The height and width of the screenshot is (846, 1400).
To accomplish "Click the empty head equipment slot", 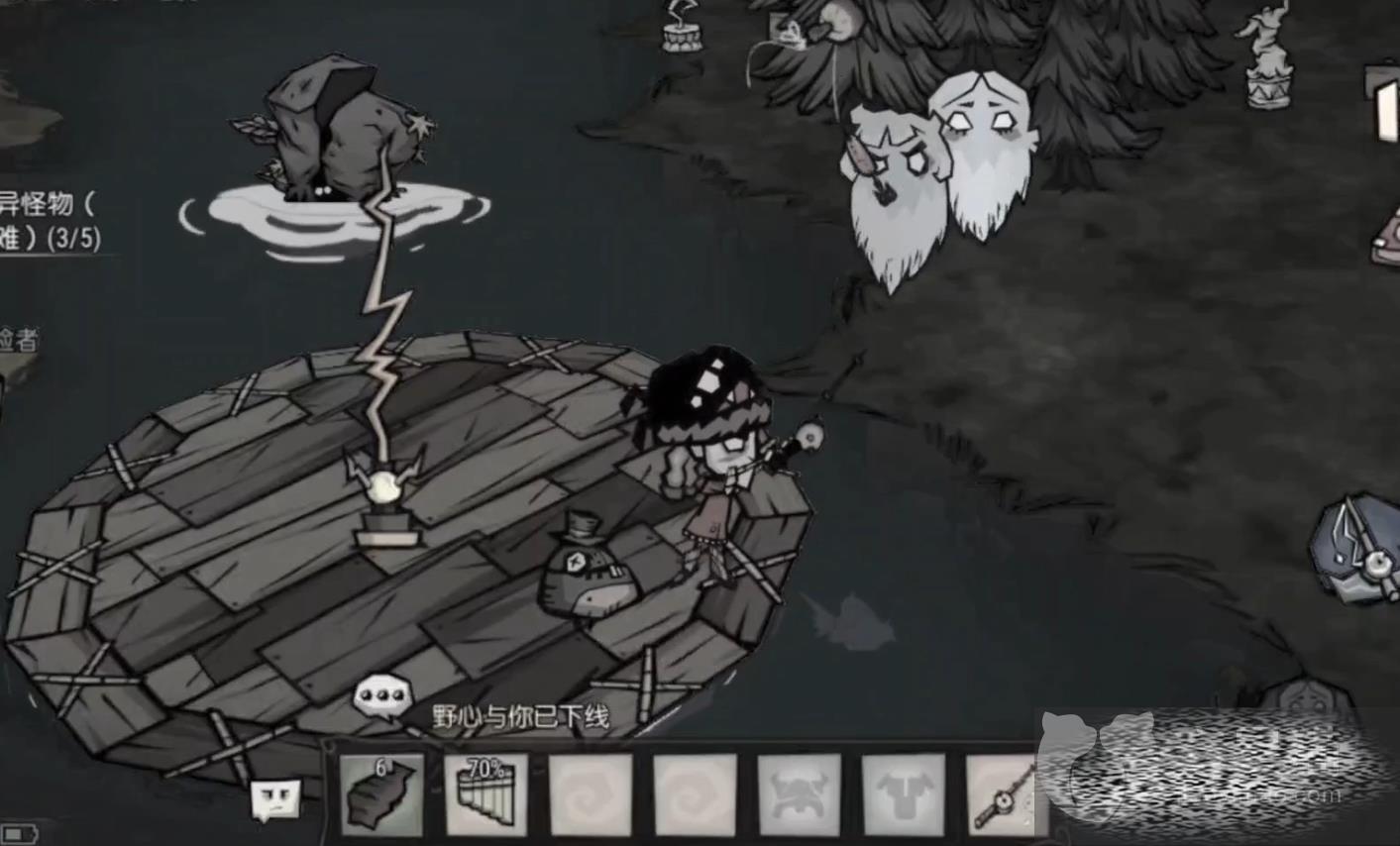I will pyautogui.click(x=799, y=793).
